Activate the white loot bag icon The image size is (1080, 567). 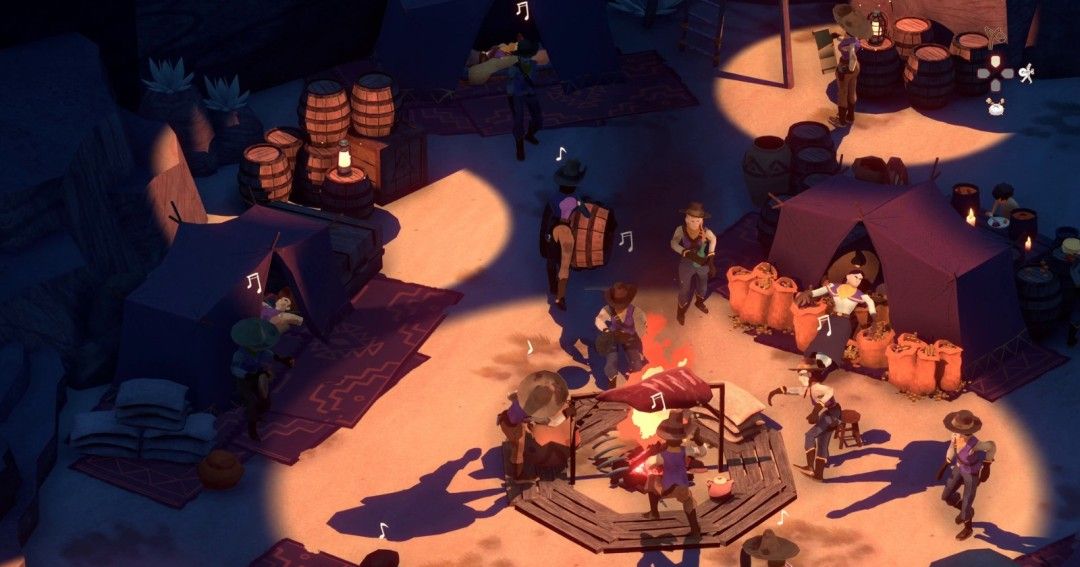pos(995,107)
